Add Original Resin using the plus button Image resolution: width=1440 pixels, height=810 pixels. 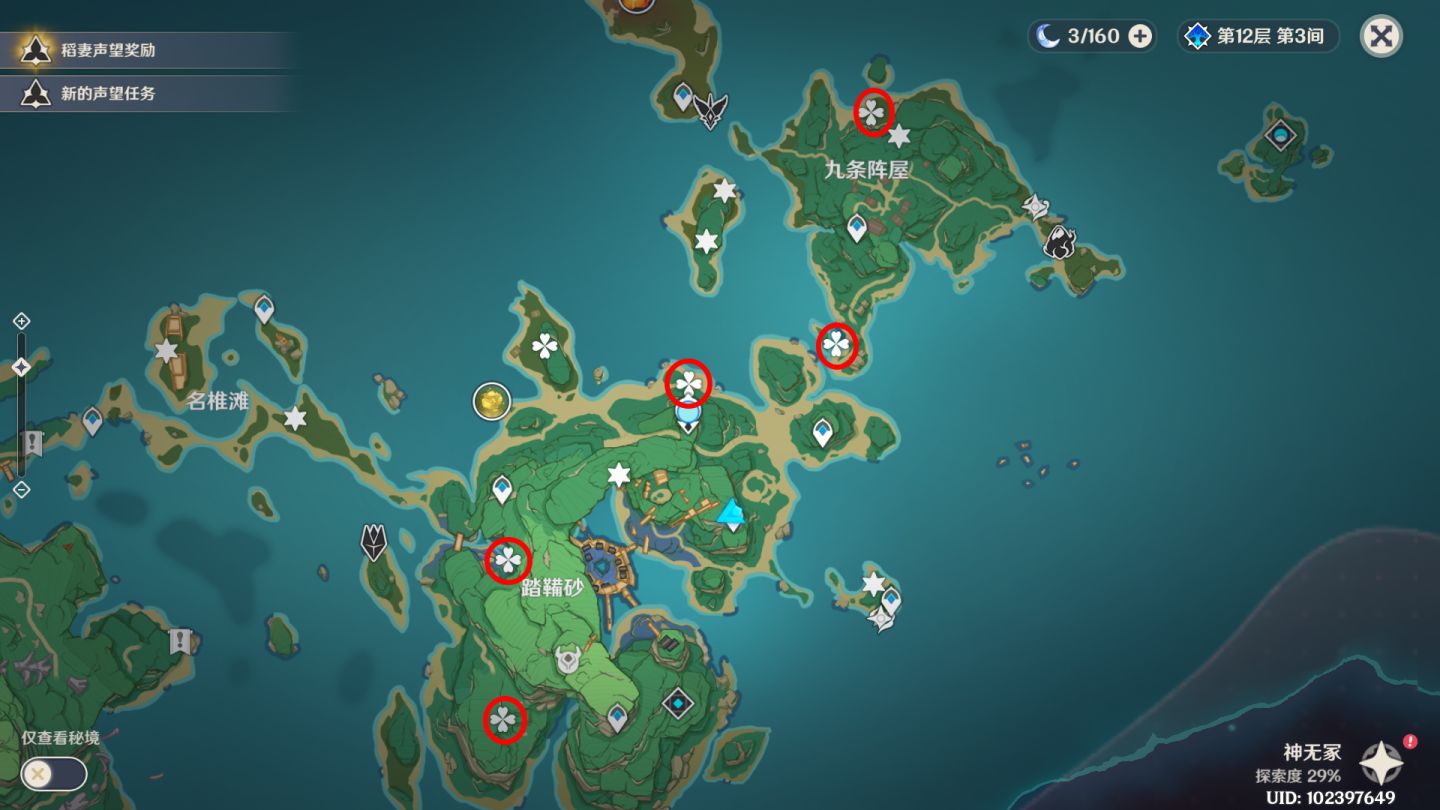point(1140,37)
